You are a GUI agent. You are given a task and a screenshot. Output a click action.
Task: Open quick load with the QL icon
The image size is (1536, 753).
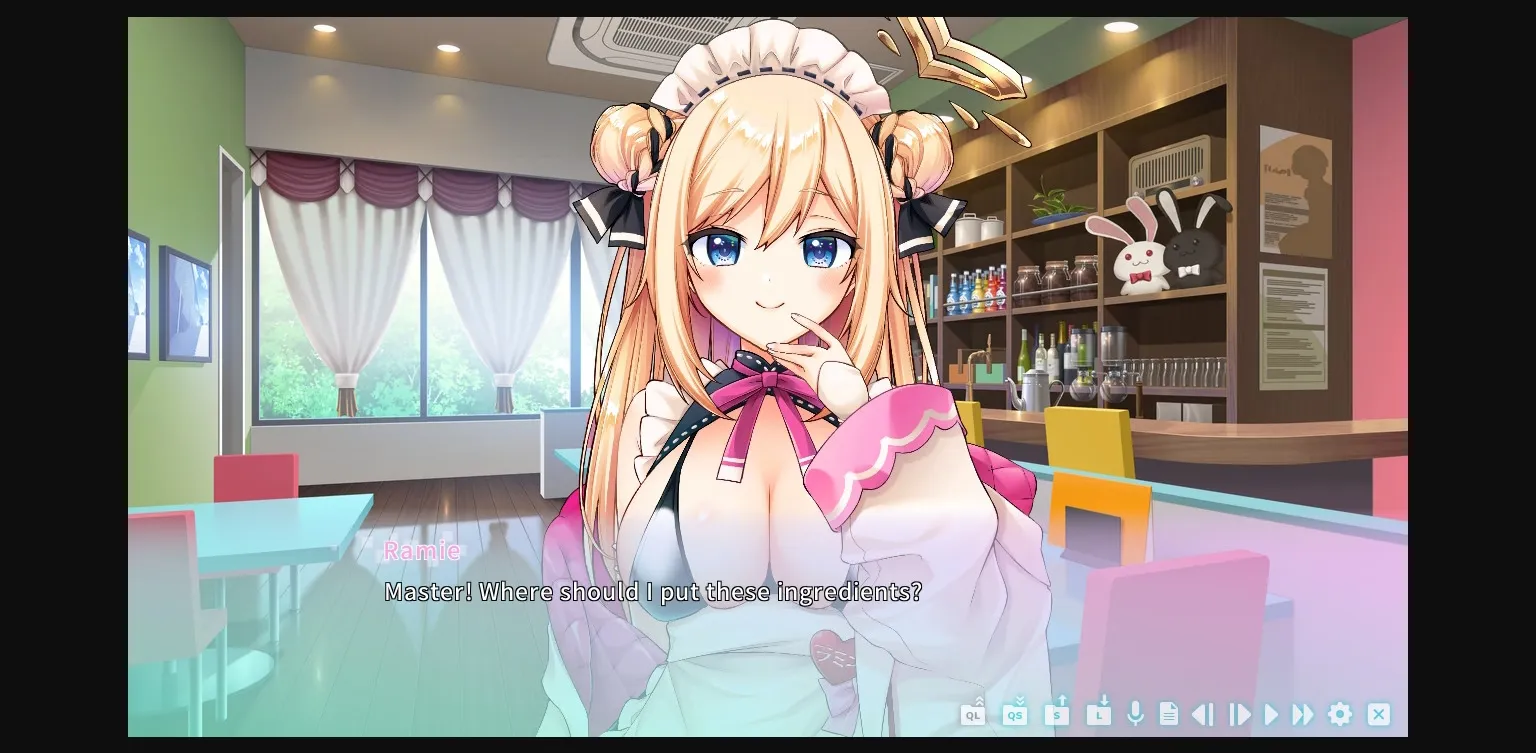click(973, 715)
